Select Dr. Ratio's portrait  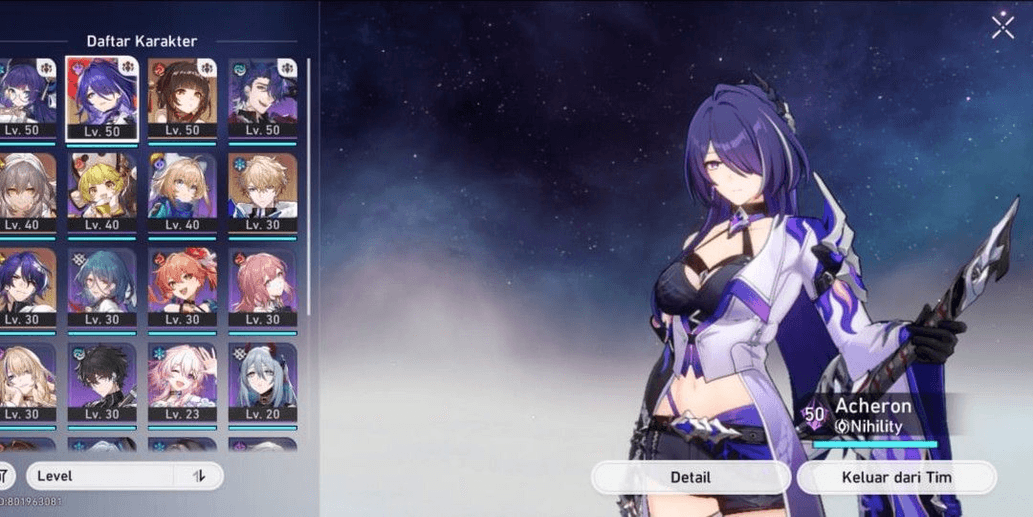[x=262, y=97]
